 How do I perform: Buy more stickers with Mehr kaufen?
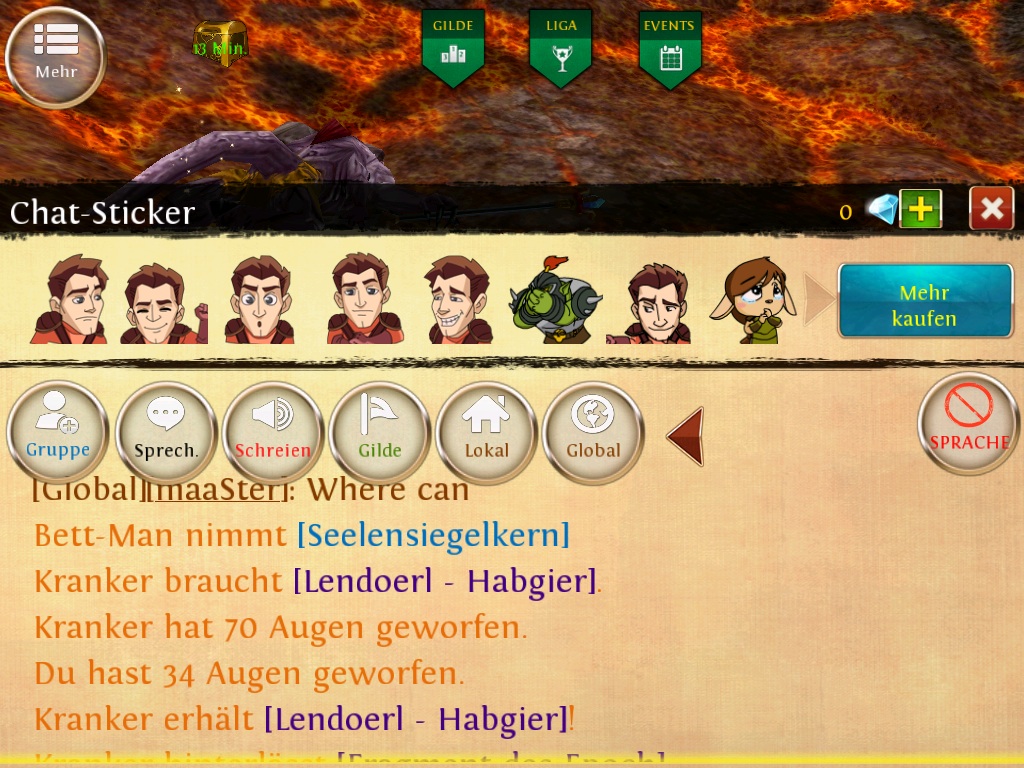tap(925, 302)
